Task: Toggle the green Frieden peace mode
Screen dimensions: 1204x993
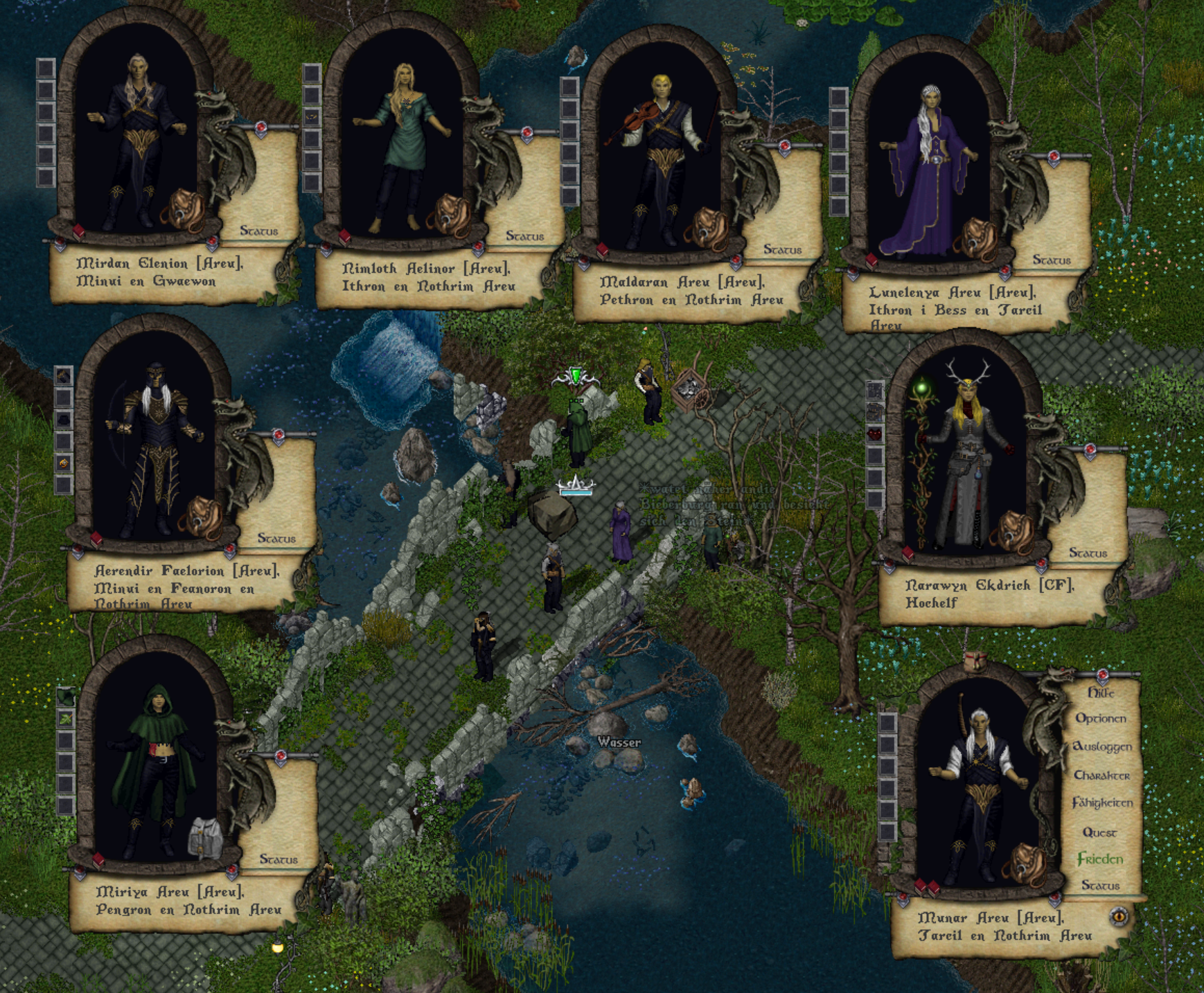Action: click(x=1100, y=859)
